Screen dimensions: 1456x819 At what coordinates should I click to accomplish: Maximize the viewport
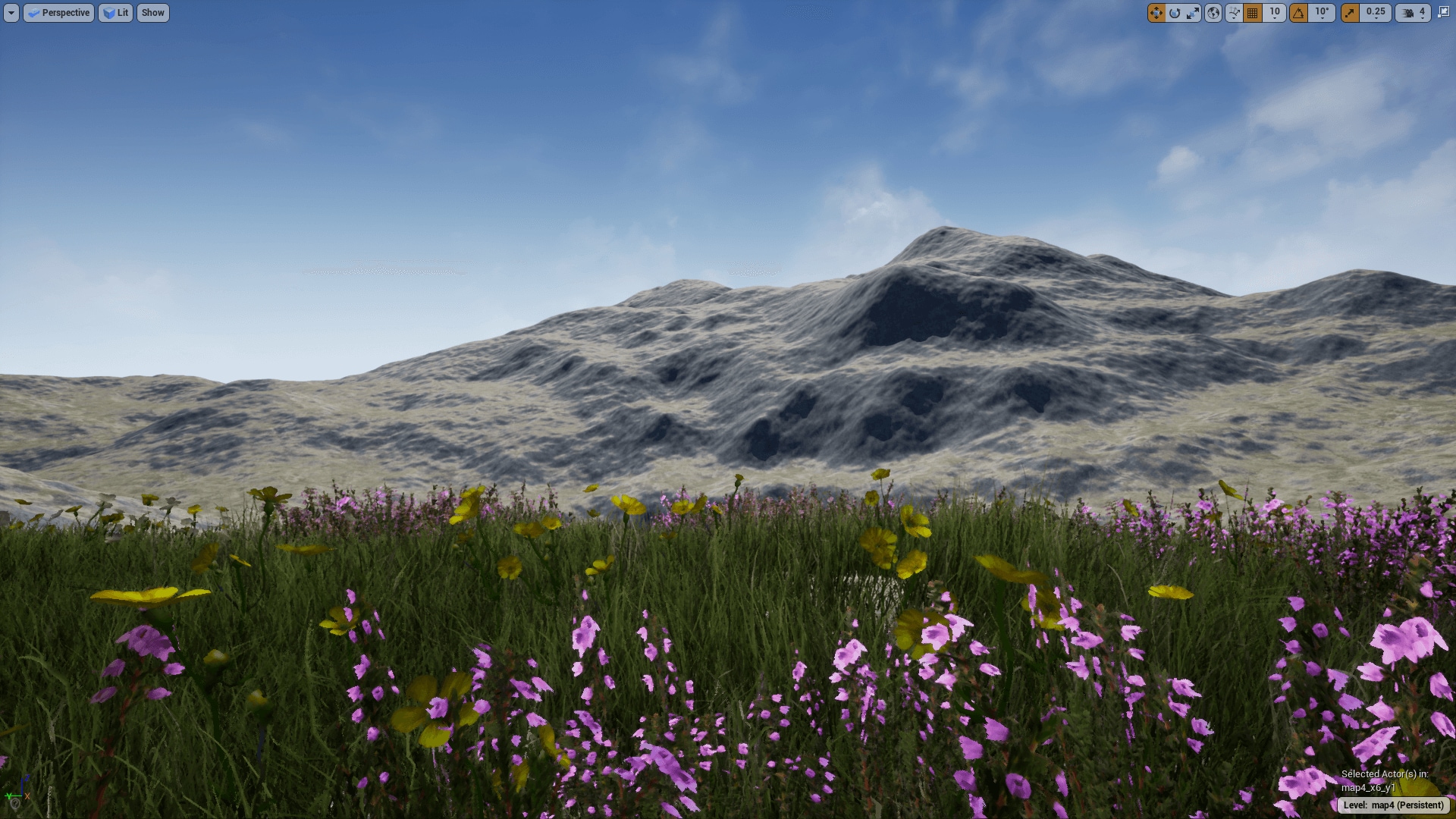(1445, 12)
